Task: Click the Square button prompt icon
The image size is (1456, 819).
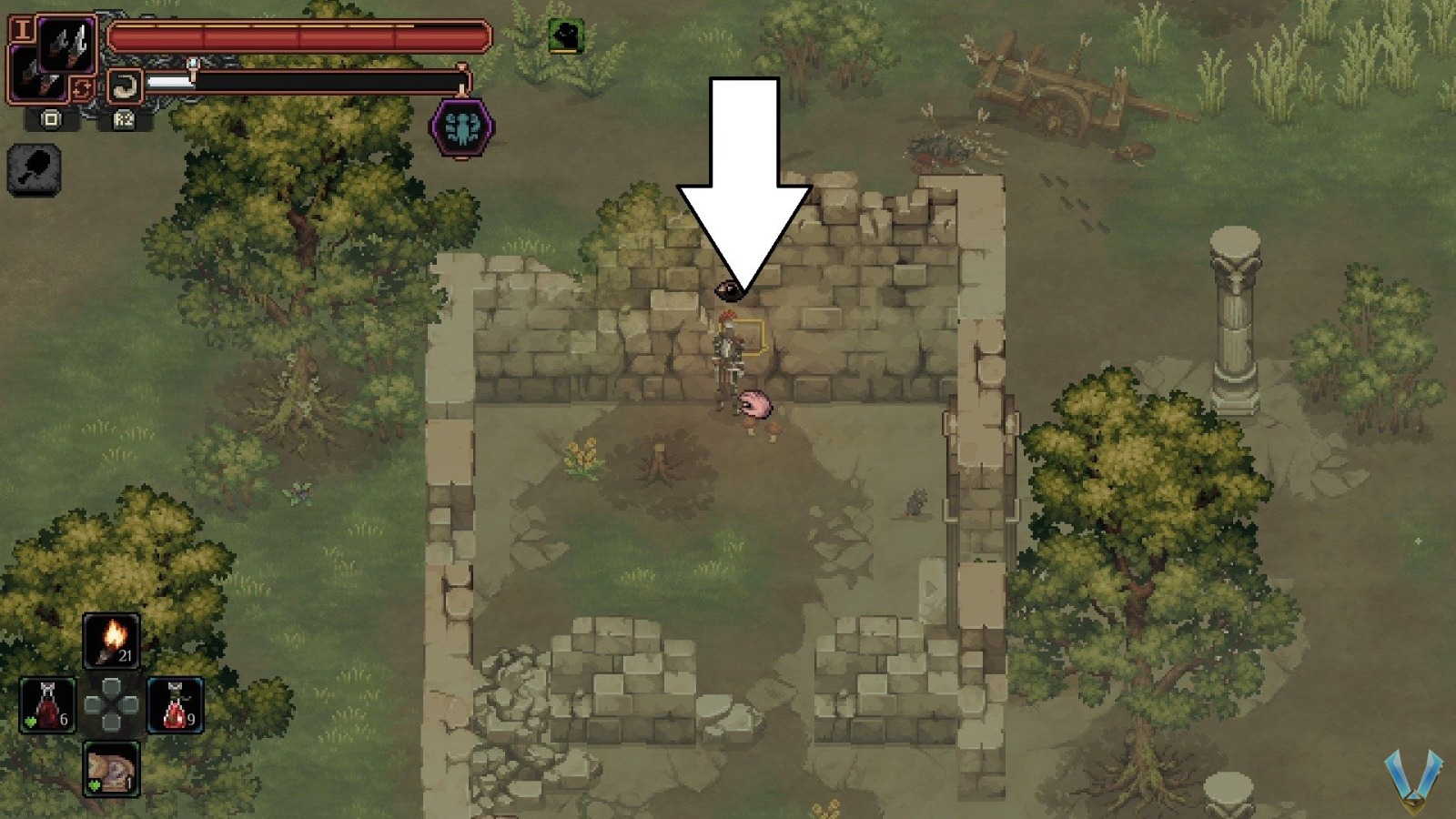Action: 51,119
